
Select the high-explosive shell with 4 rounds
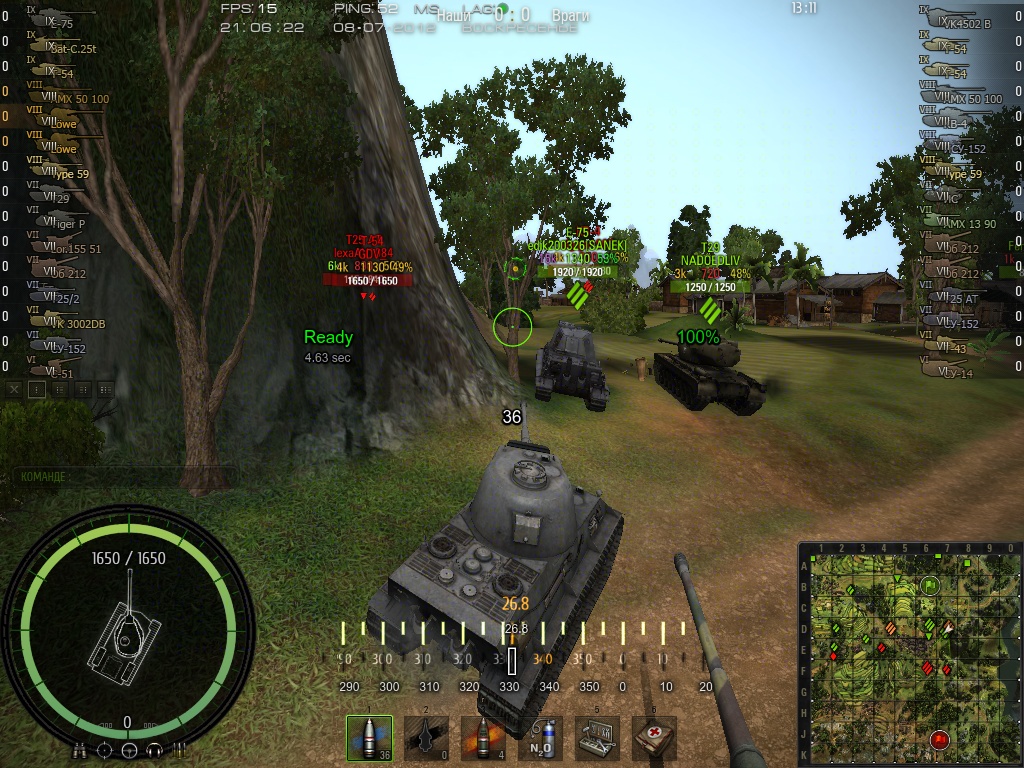483,738
